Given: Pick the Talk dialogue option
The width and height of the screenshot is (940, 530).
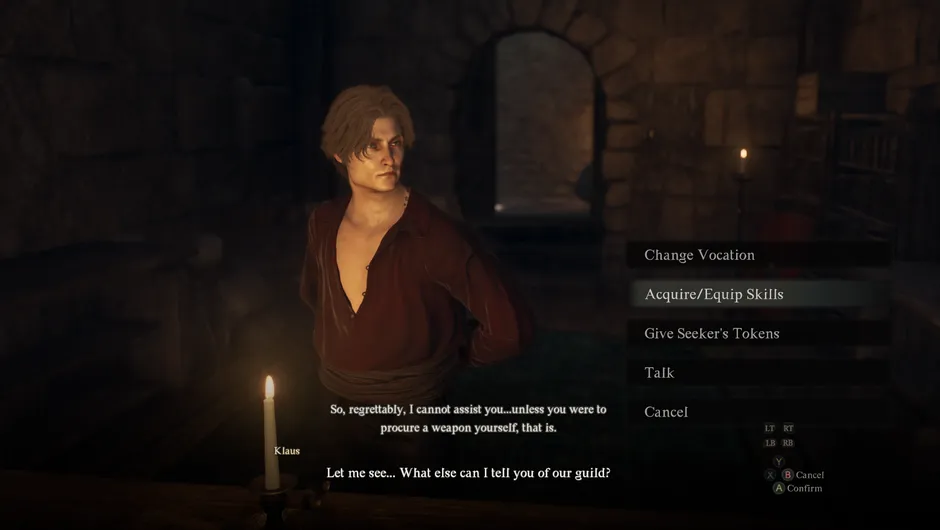Looking at the screenshot, I should [x=660, y=373].
